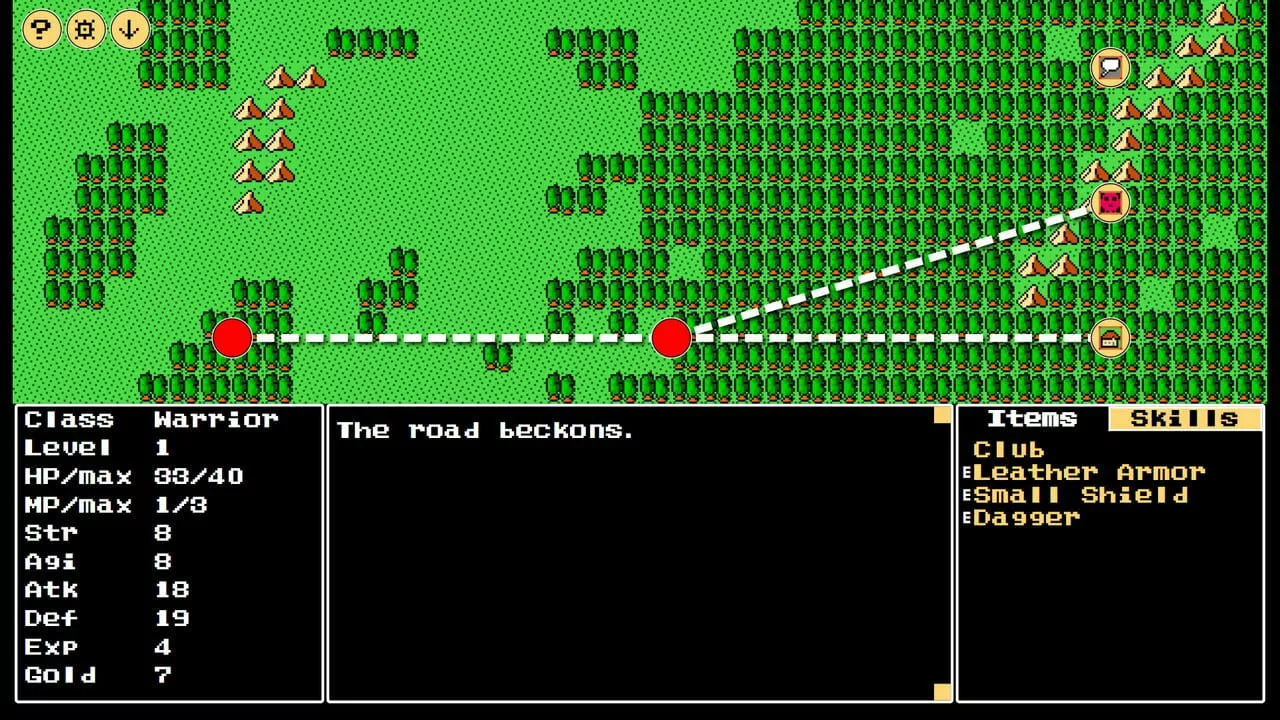1280x720 pixels.
Task: Click the Leather Armor item entry
Action: 1088,472
